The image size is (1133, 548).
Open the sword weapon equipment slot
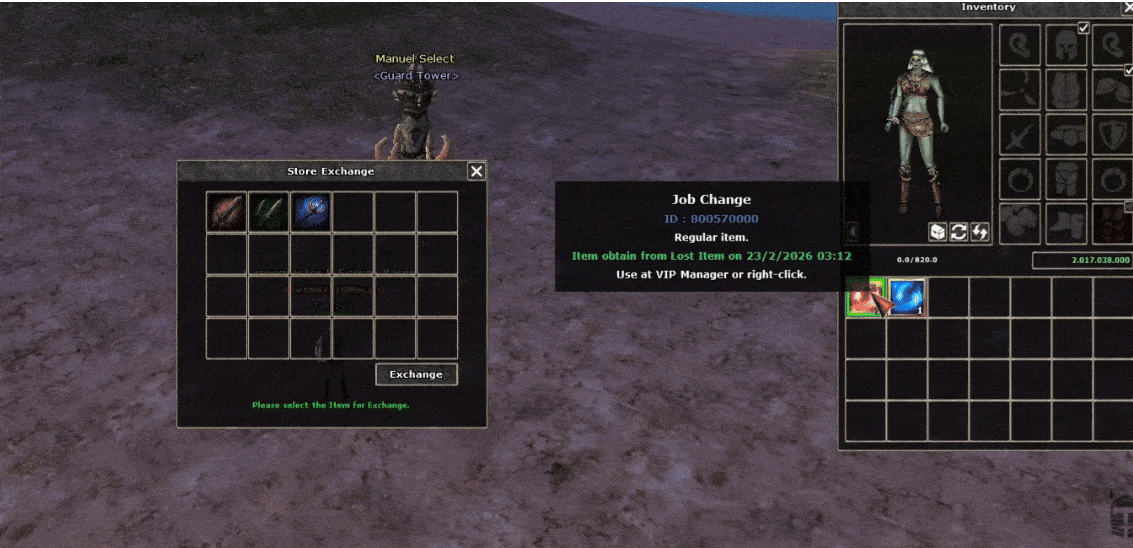[1020, 134]
